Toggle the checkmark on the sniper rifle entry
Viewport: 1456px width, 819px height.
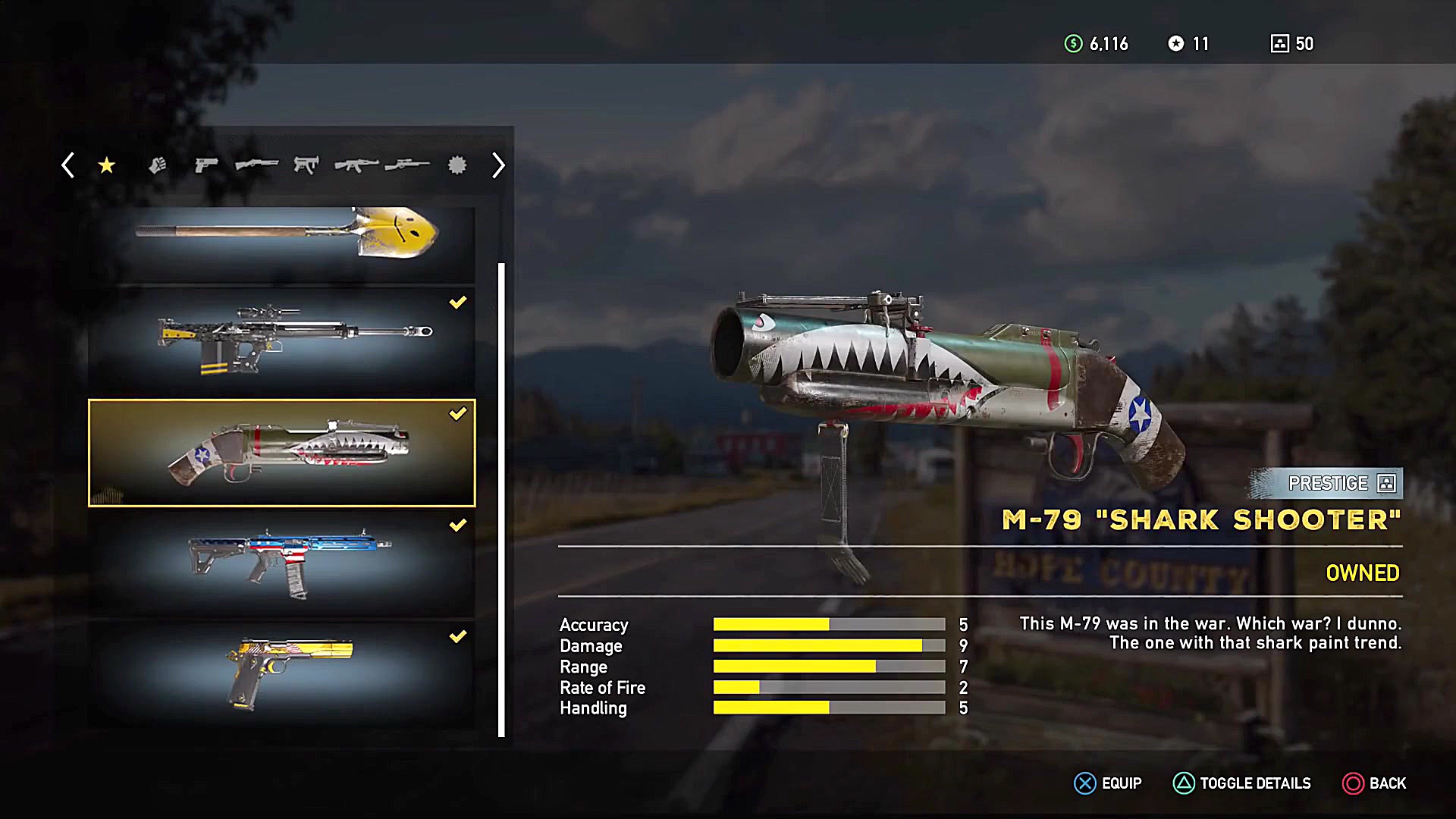pyautogui.click(x=457, y=303)
